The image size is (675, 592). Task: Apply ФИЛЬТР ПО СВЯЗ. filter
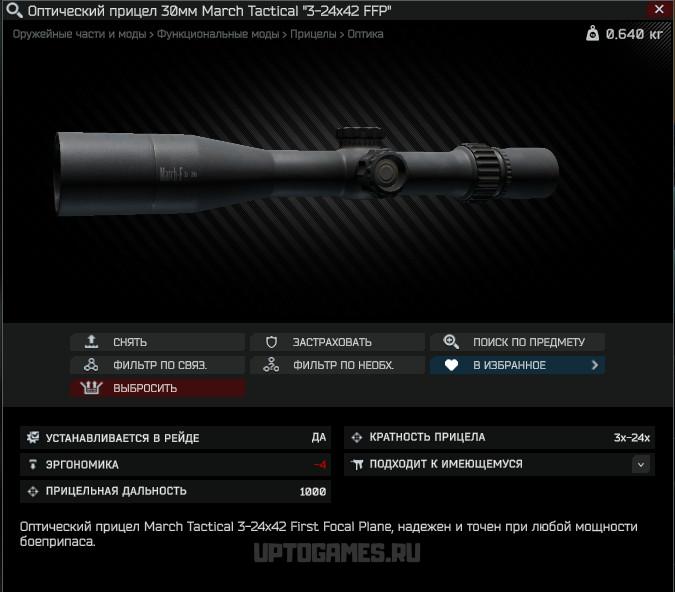tap(157, 365)
